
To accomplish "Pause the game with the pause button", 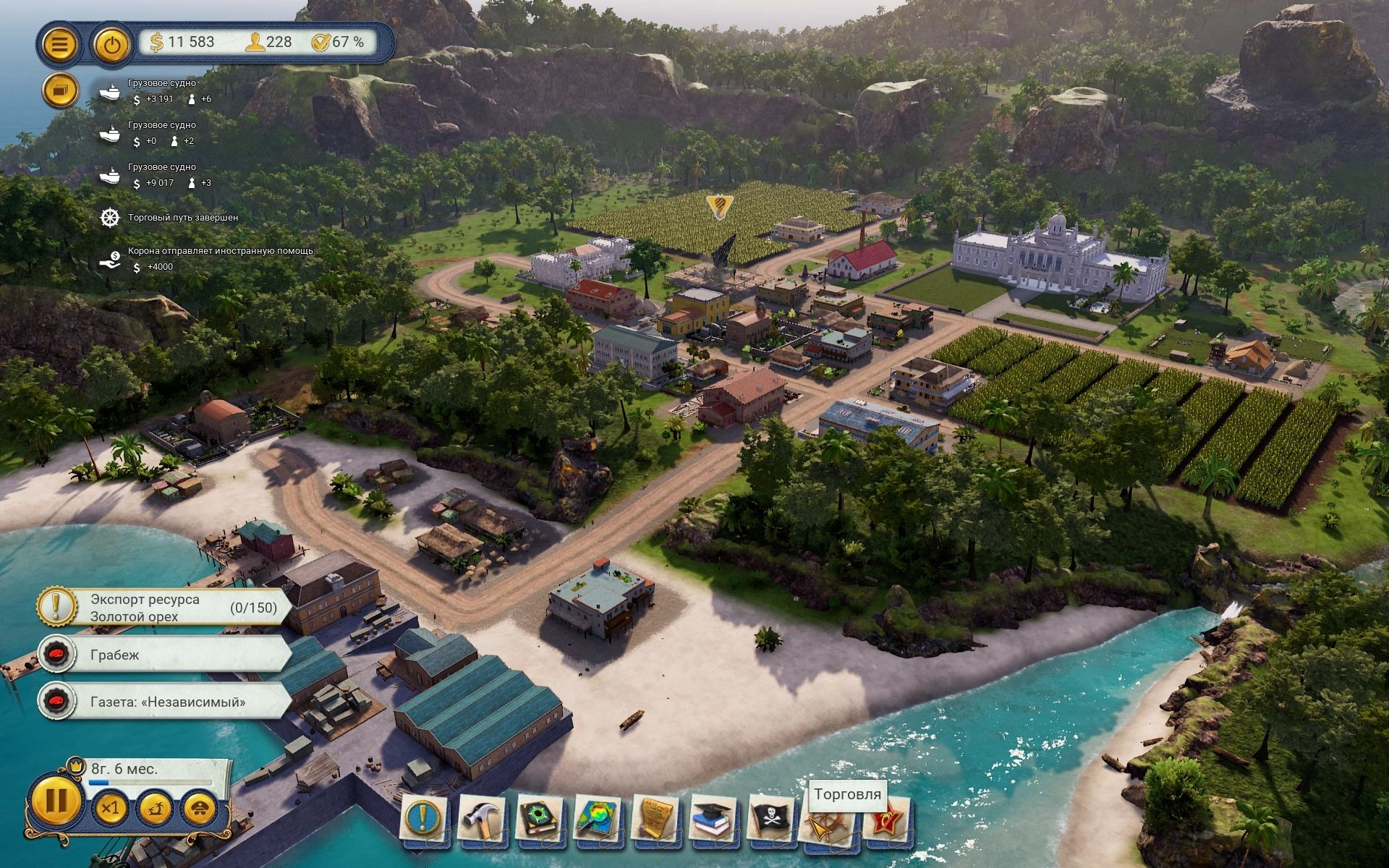I will (x=56, y=801).
